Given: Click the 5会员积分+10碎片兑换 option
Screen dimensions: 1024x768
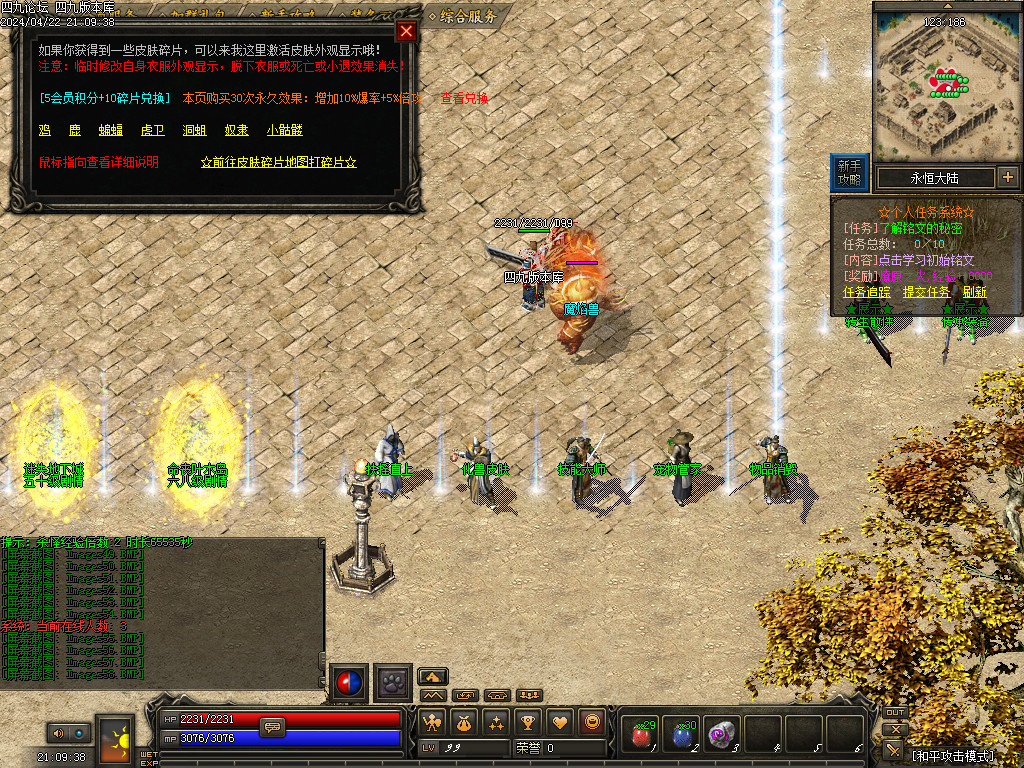Looking at the screenshot, I should (103, 98).
